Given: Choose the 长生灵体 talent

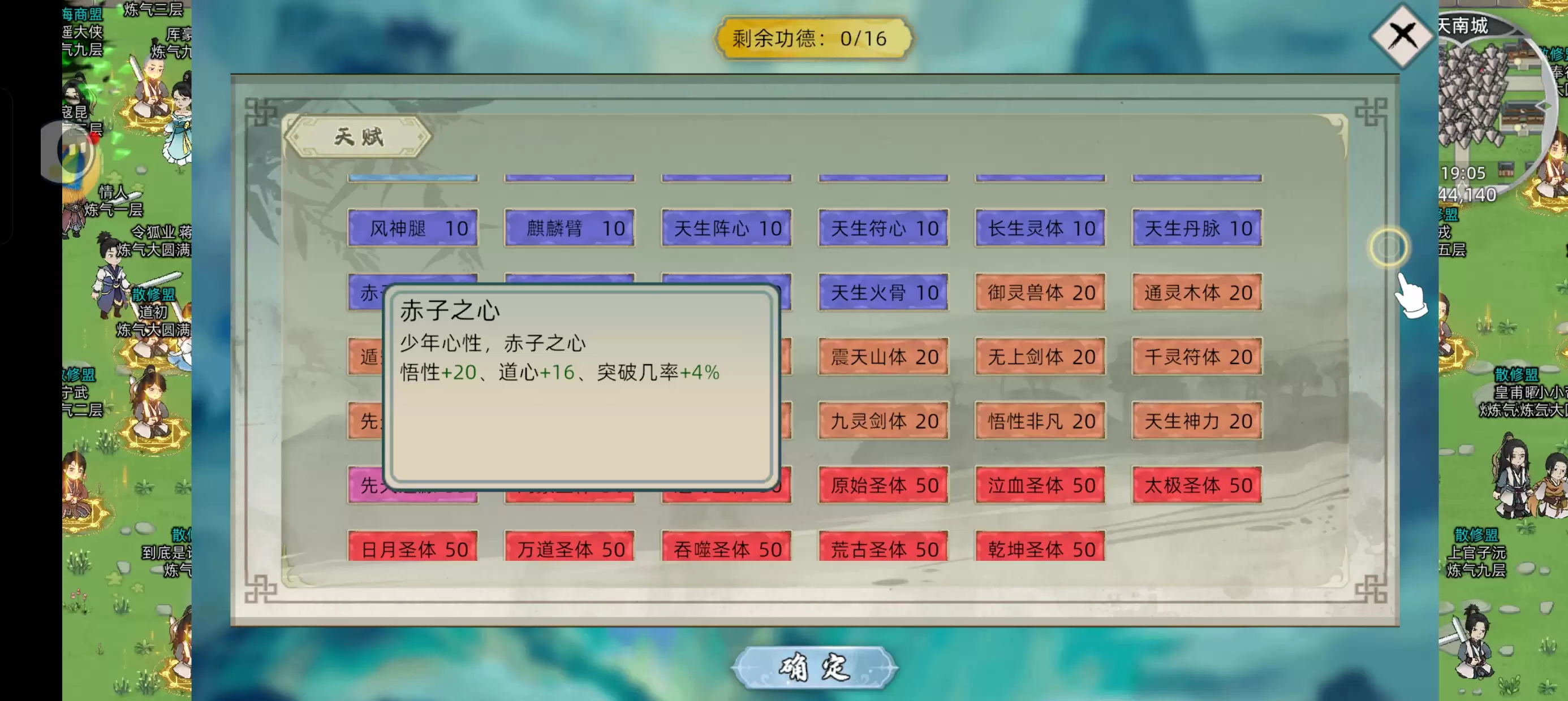Looking at the screenshot, I should point(1040,228).
